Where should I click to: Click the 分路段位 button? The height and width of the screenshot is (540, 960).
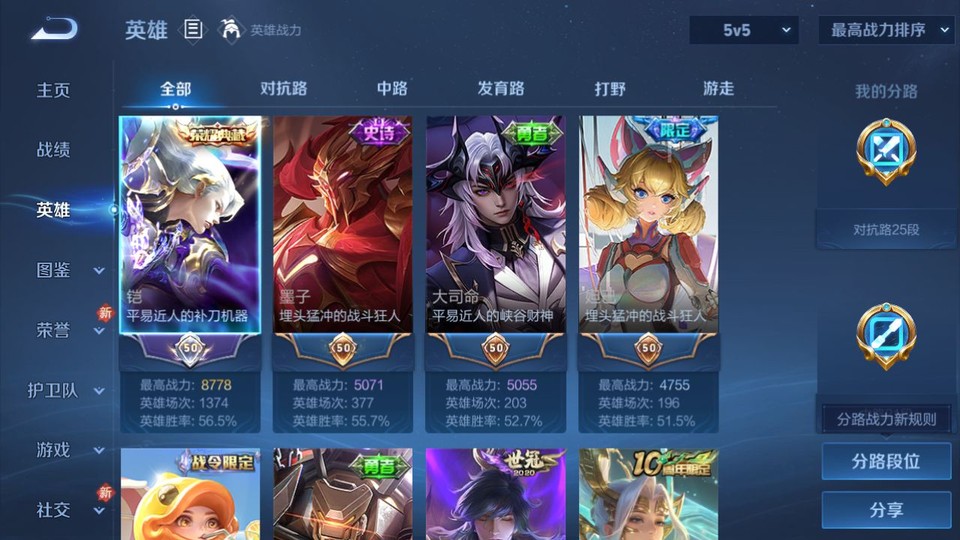coord(885,462)
